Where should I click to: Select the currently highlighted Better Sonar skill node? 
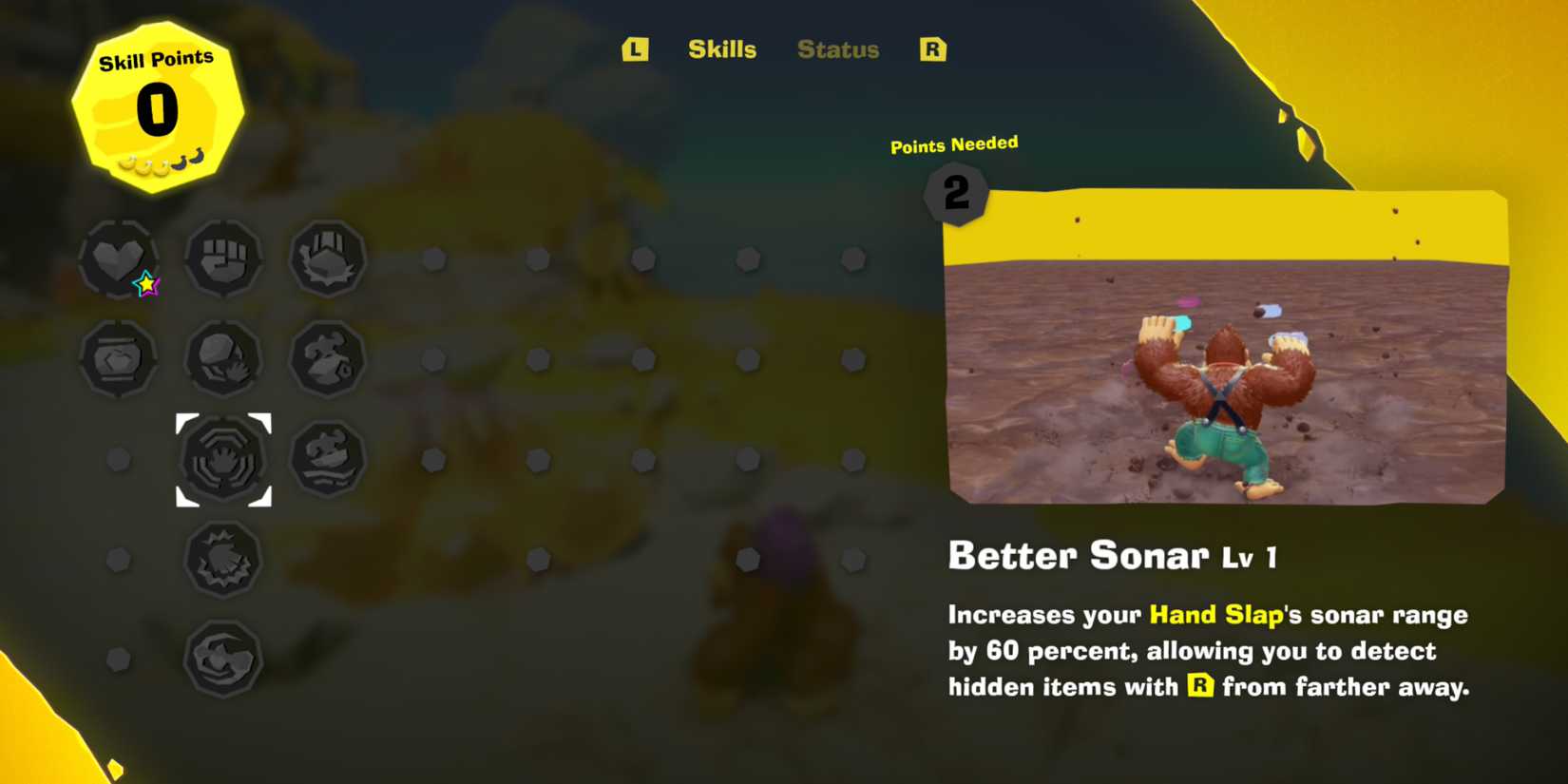222,459
